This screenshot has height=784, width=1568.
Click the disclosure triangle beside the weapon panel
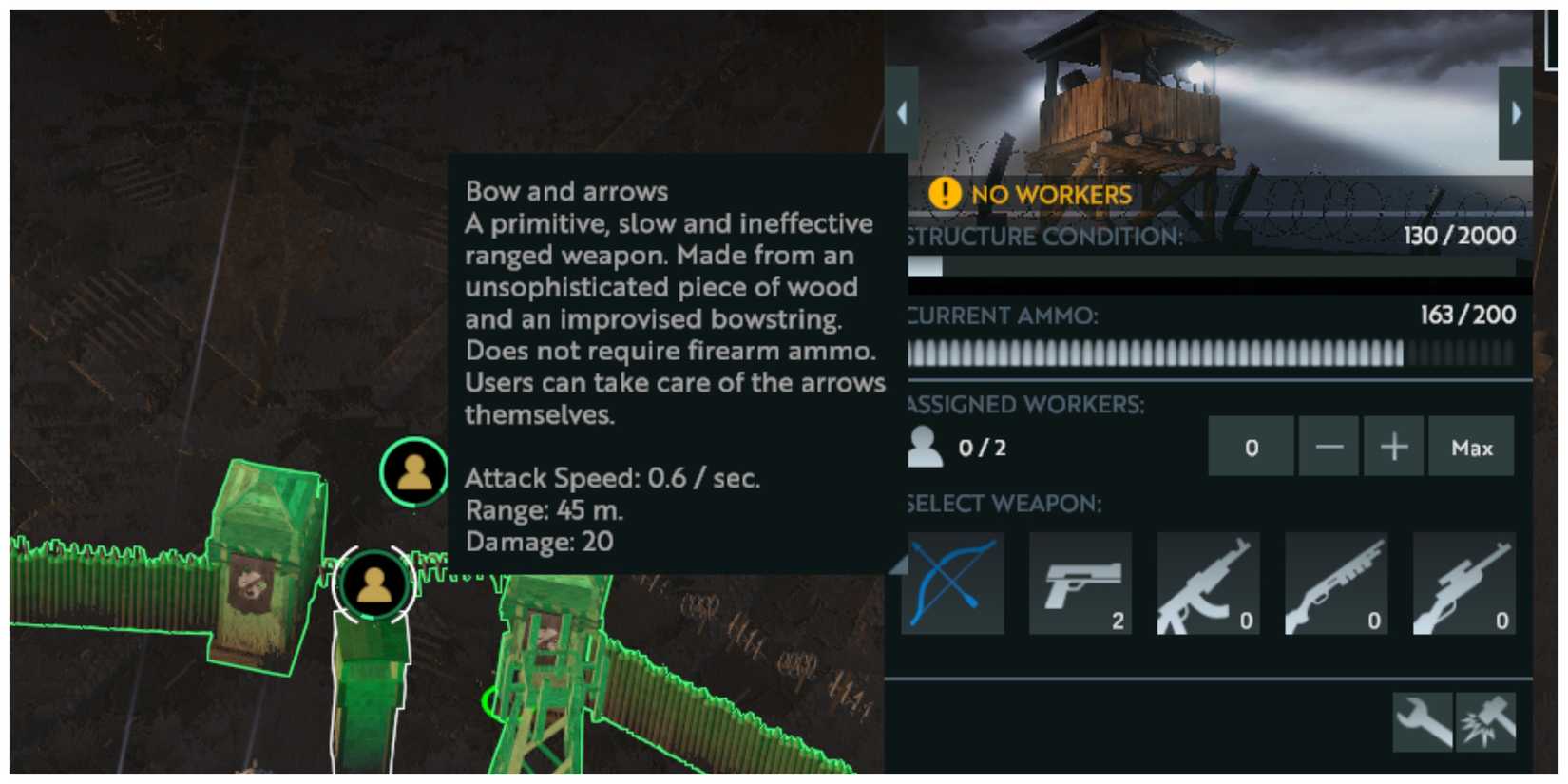[898, 563]
